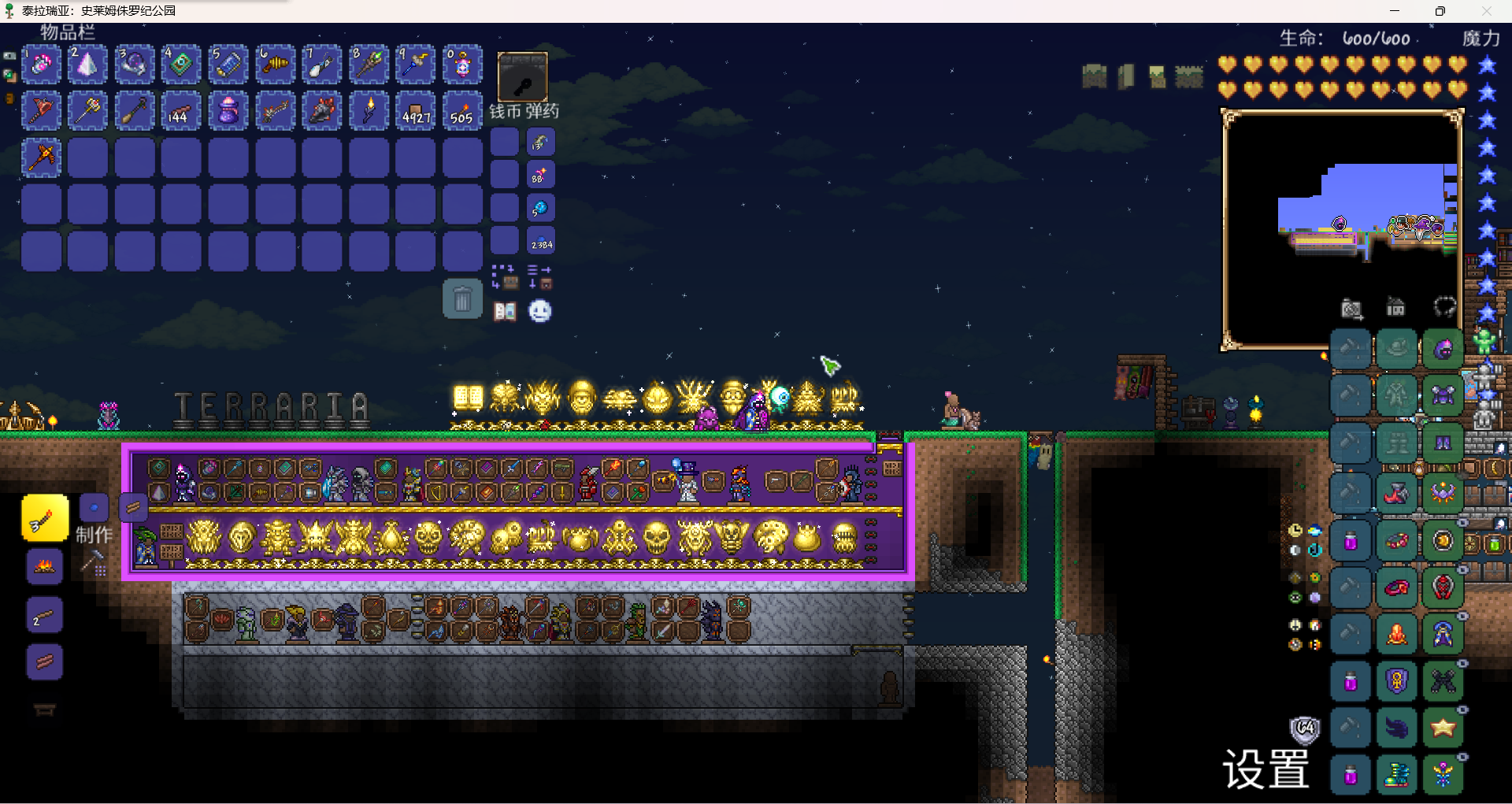Pick the bee gun in hotbar slot 6
1512x804 pixels.
click(x=275, y=65)
